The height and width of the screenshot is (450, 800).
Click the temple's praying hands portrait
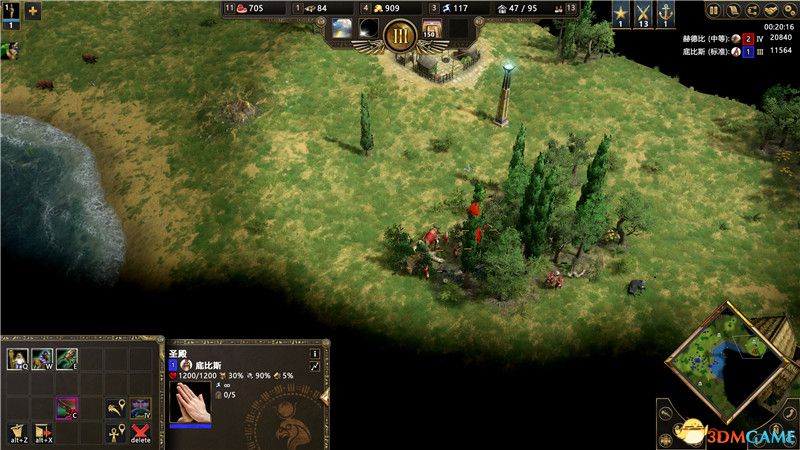[x=190, y=403]
